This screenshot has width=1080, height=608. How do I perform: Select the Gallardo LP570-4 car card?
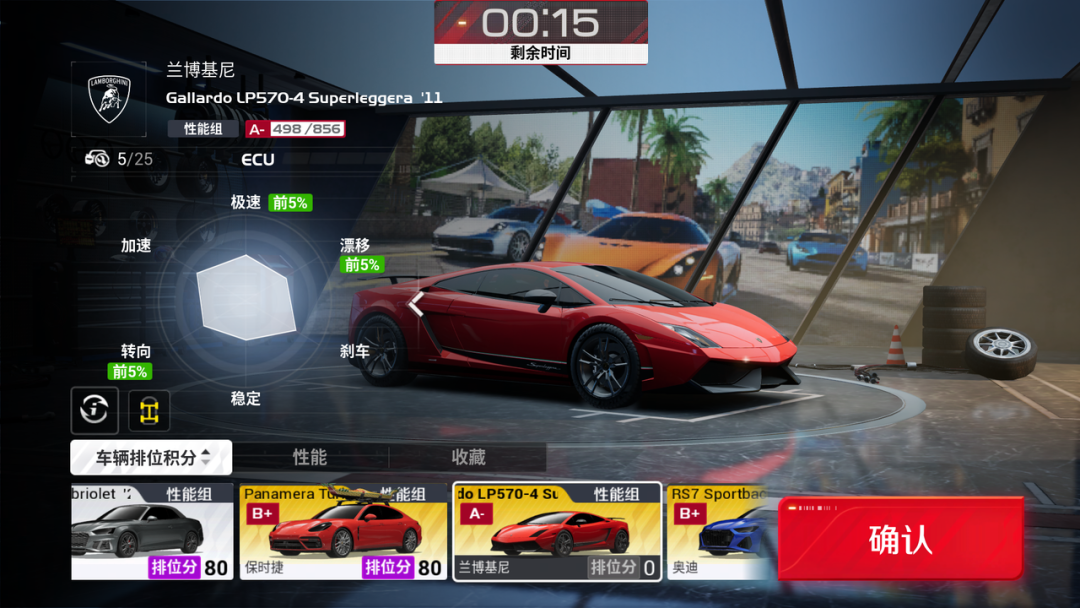557,532
